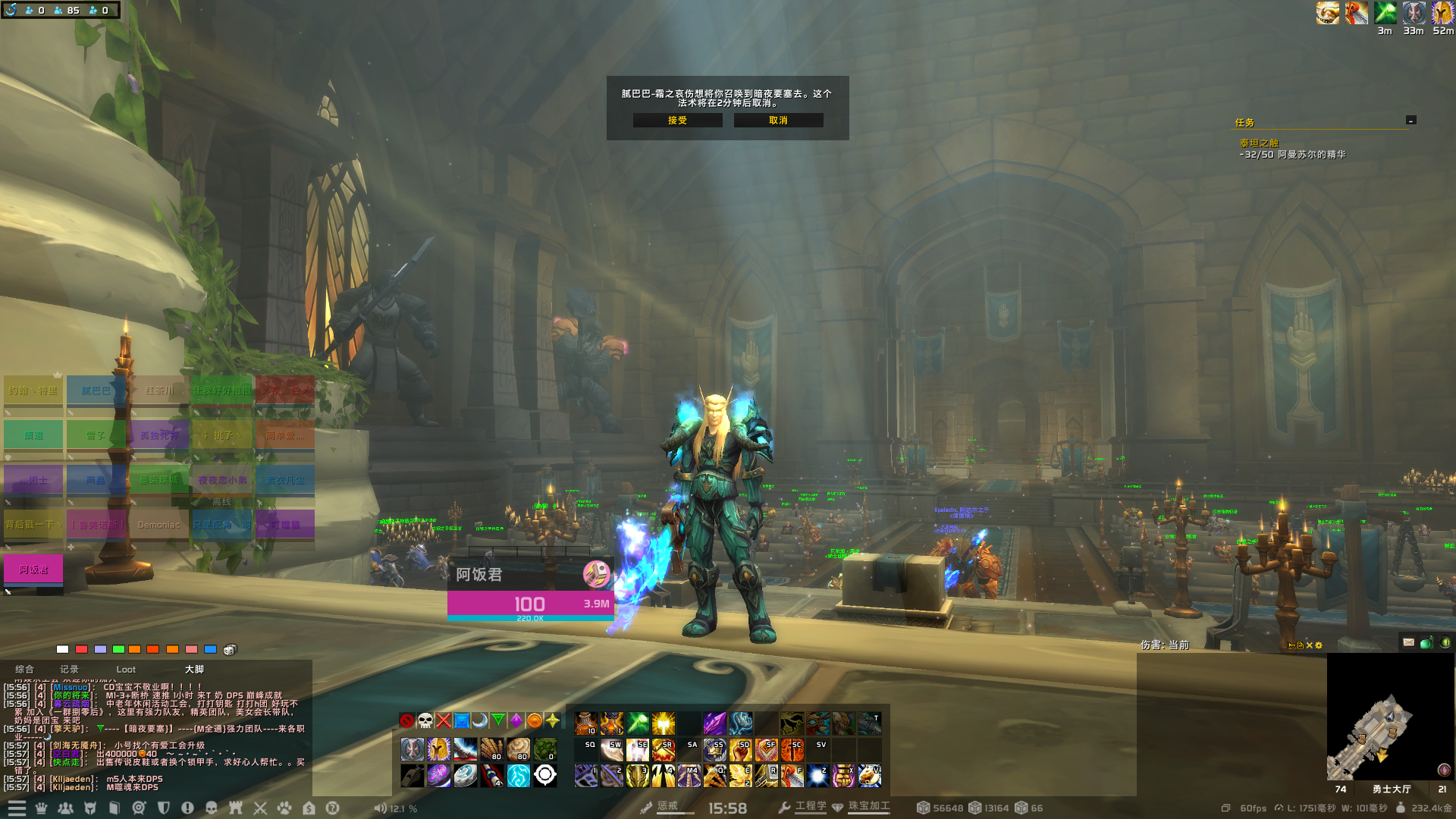Screen dimensions: 1456x819
Task: Open the main menu hamburger icon
Action: pos(17,808)
